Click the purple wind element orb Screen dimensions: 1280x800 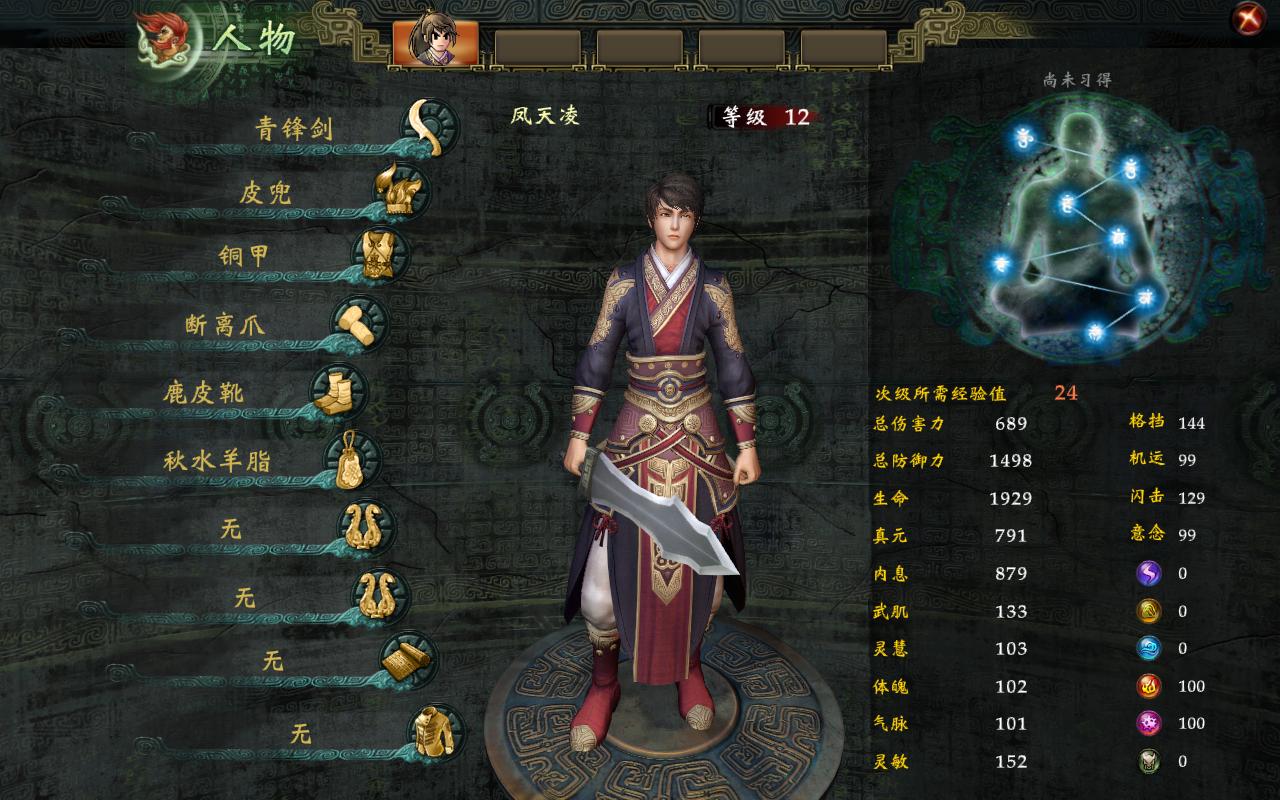click(x=1149, y=573)
